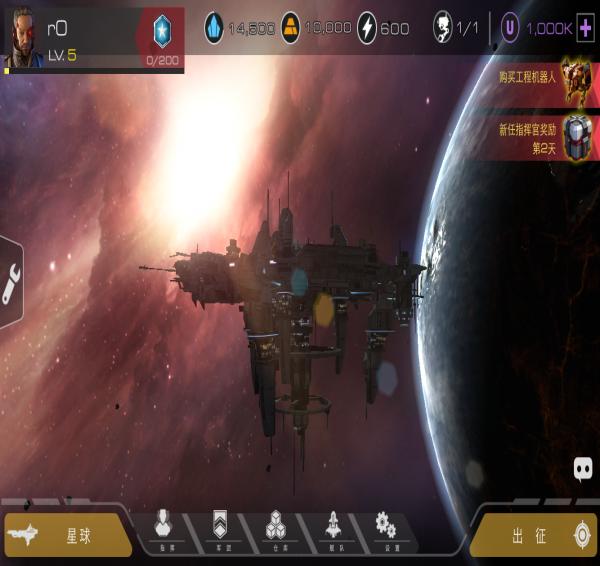600x566 pixels.
Task: Tap the blue crystal resource icon
Action: (214, 28)
